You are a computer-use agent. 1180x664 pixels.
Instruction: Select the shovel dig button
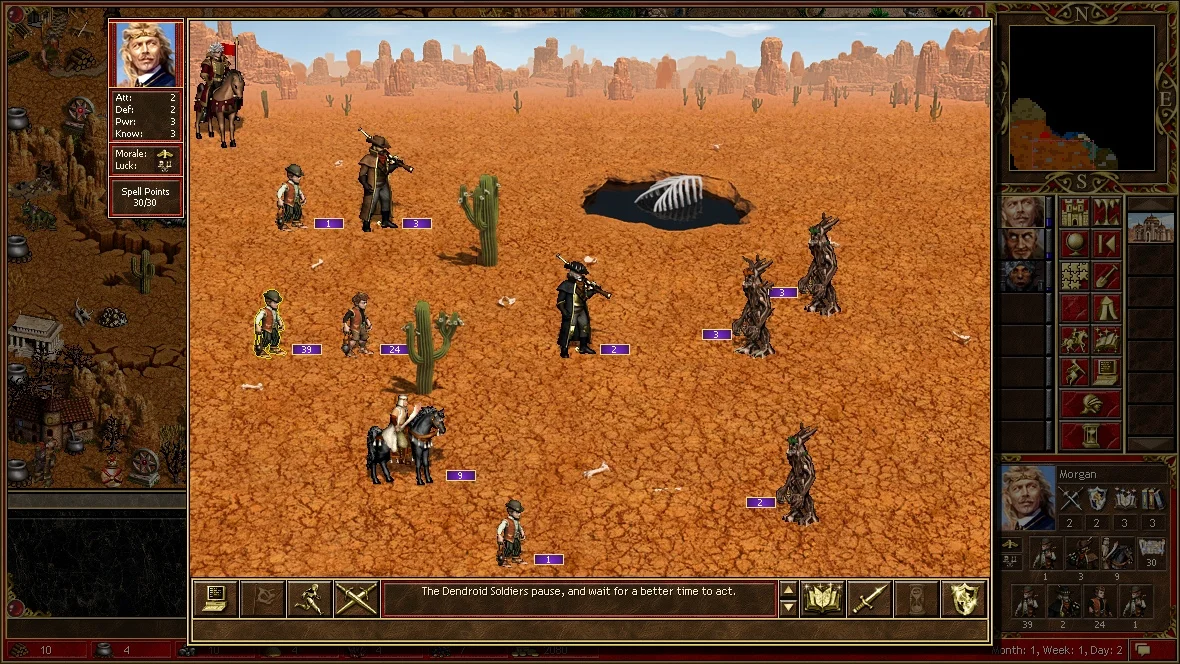pyautogui.click(x=1107, y=276)
